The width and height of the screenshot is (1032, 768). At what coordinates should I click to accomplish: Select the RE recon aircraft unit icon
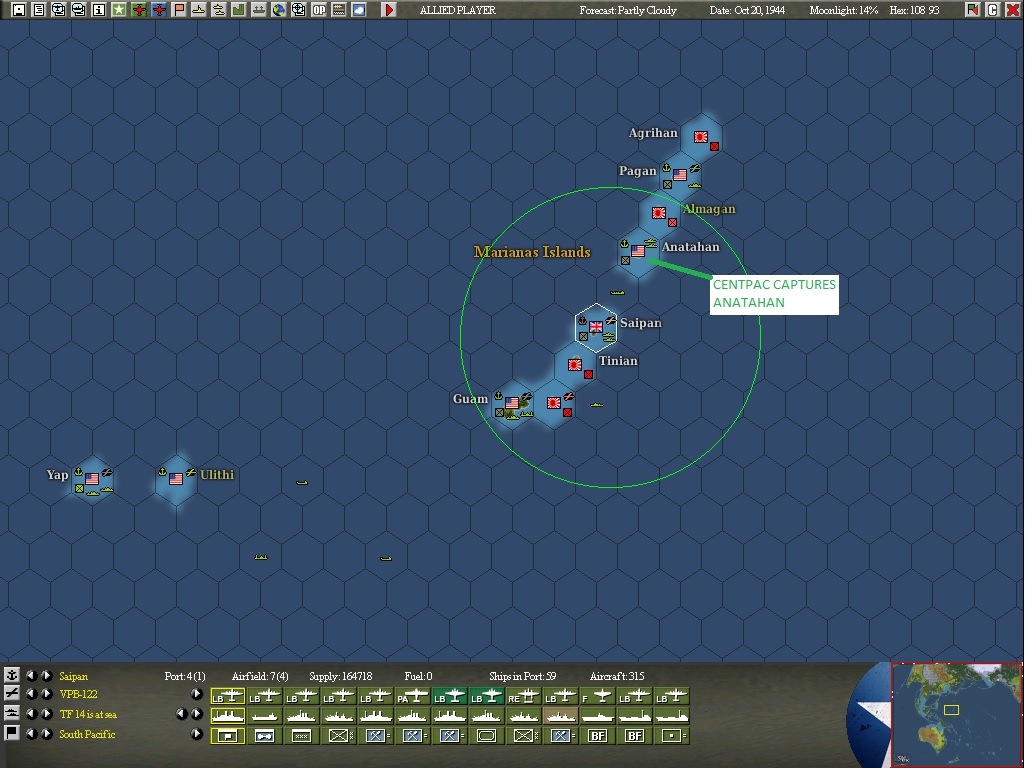pyautogui.click(x=523, y=695)
